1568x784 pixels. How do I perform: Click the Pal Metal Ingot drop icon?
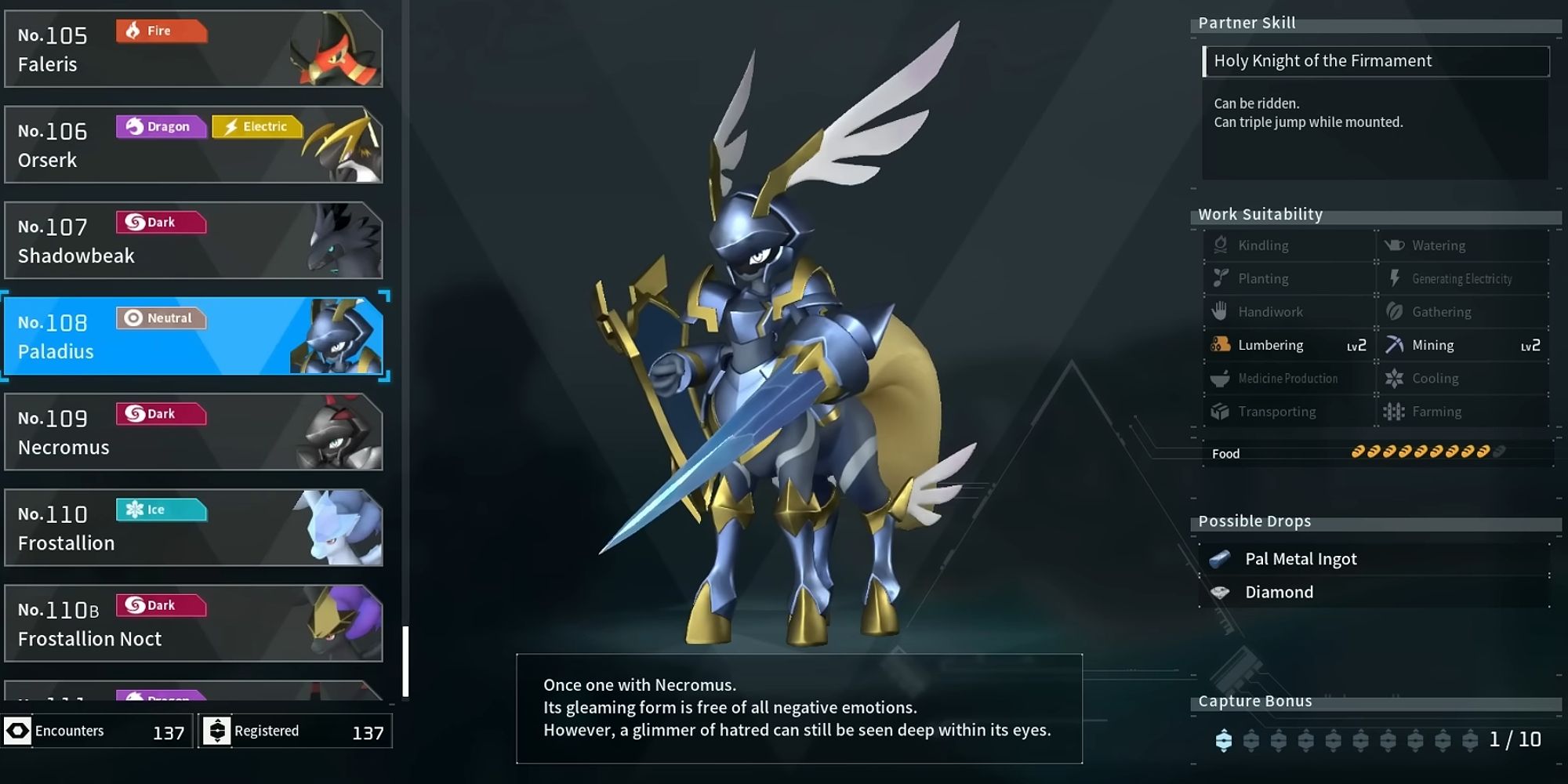(x=1220, y=558)
